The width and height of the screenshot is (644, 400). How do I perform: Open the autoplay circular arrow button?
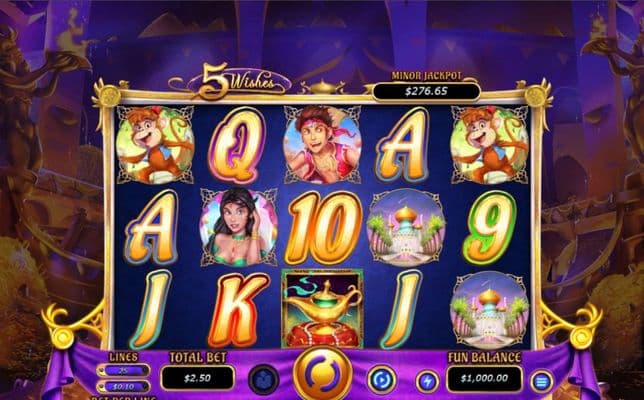click(x=381, y=379)
